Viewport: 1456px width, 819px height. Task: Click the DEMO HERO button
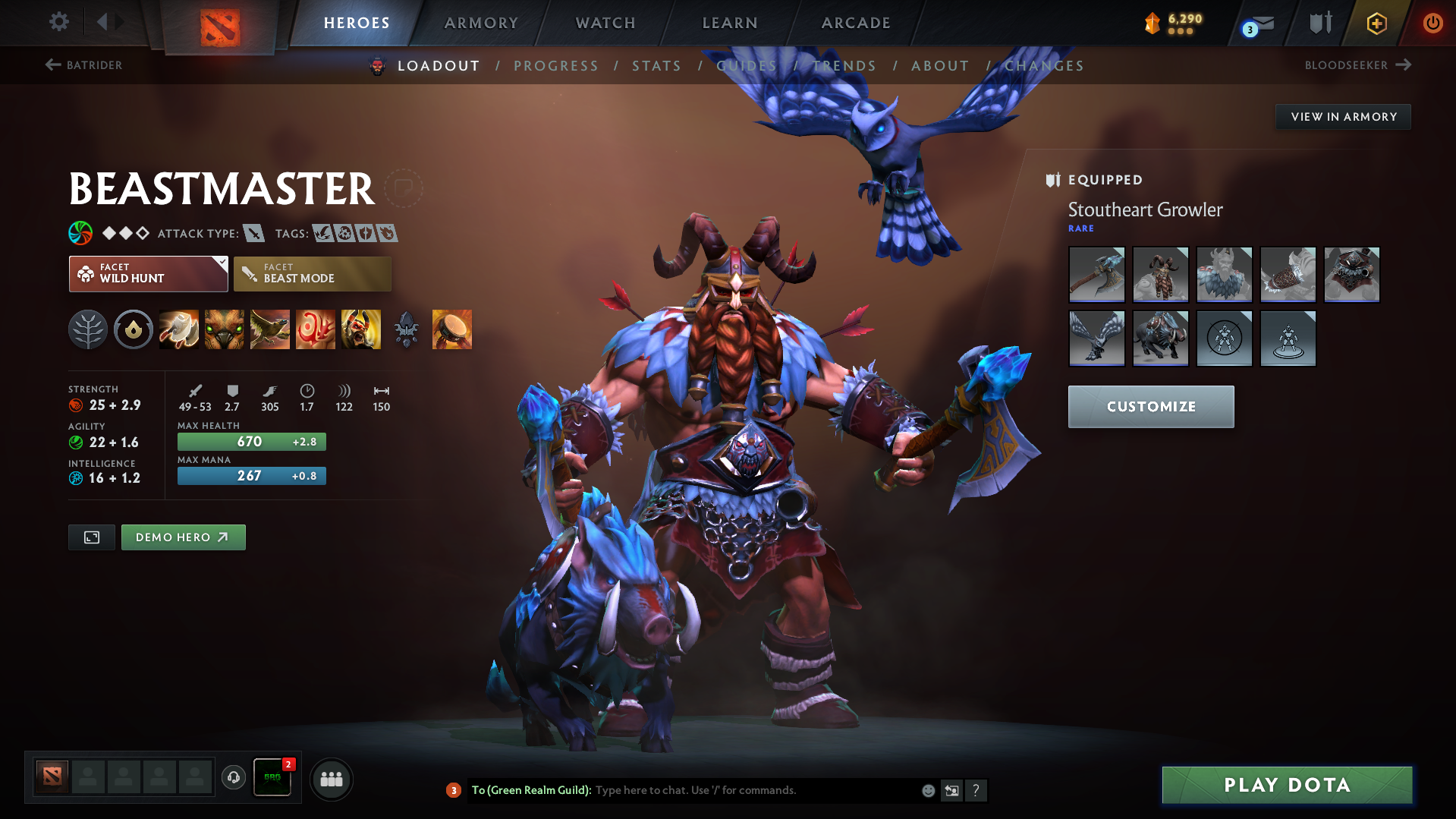point(183,537)
